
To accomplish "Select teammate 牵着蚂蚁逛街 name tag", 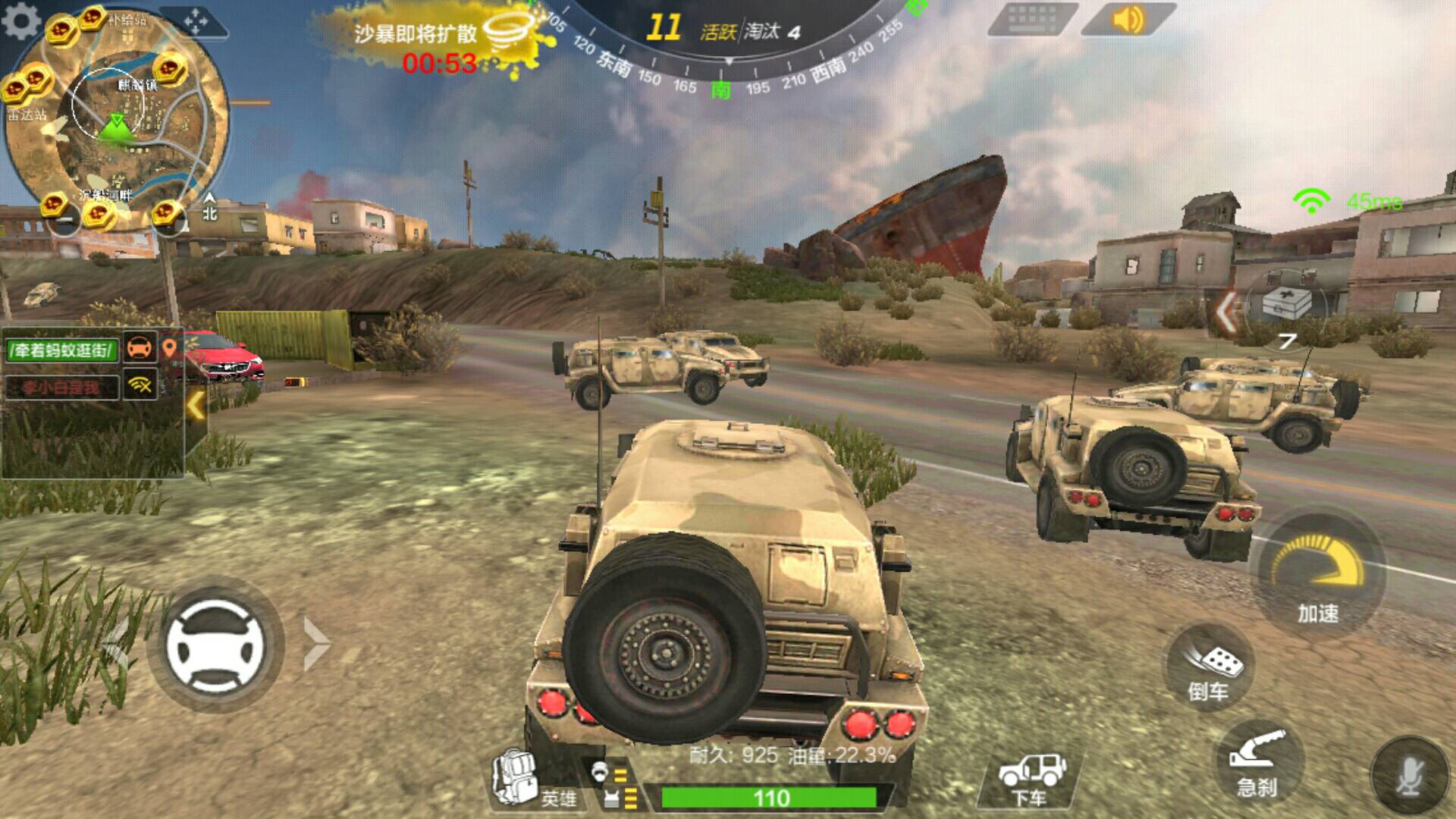I will 62,350.
